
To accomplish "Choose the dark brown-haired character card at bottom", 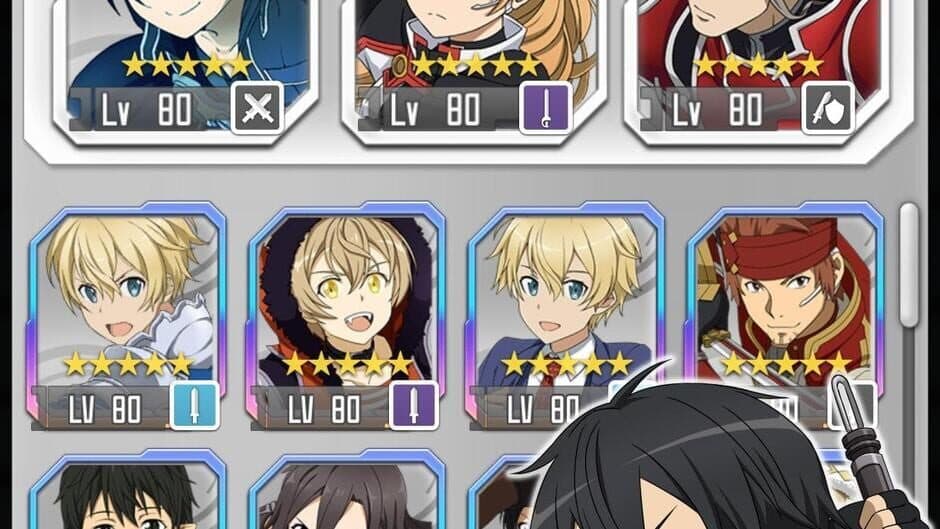I will pos(346,495).
